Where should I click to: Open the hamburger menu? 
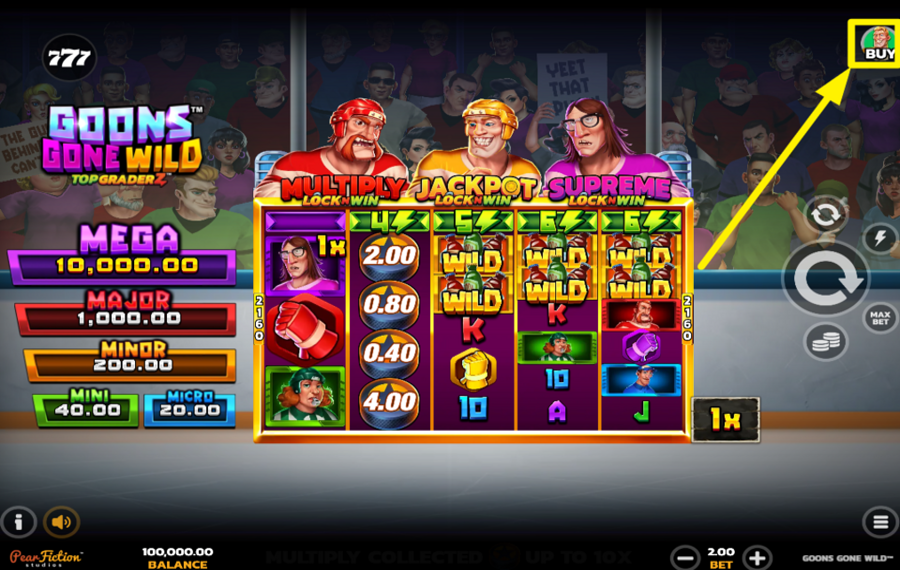(879, 522)
